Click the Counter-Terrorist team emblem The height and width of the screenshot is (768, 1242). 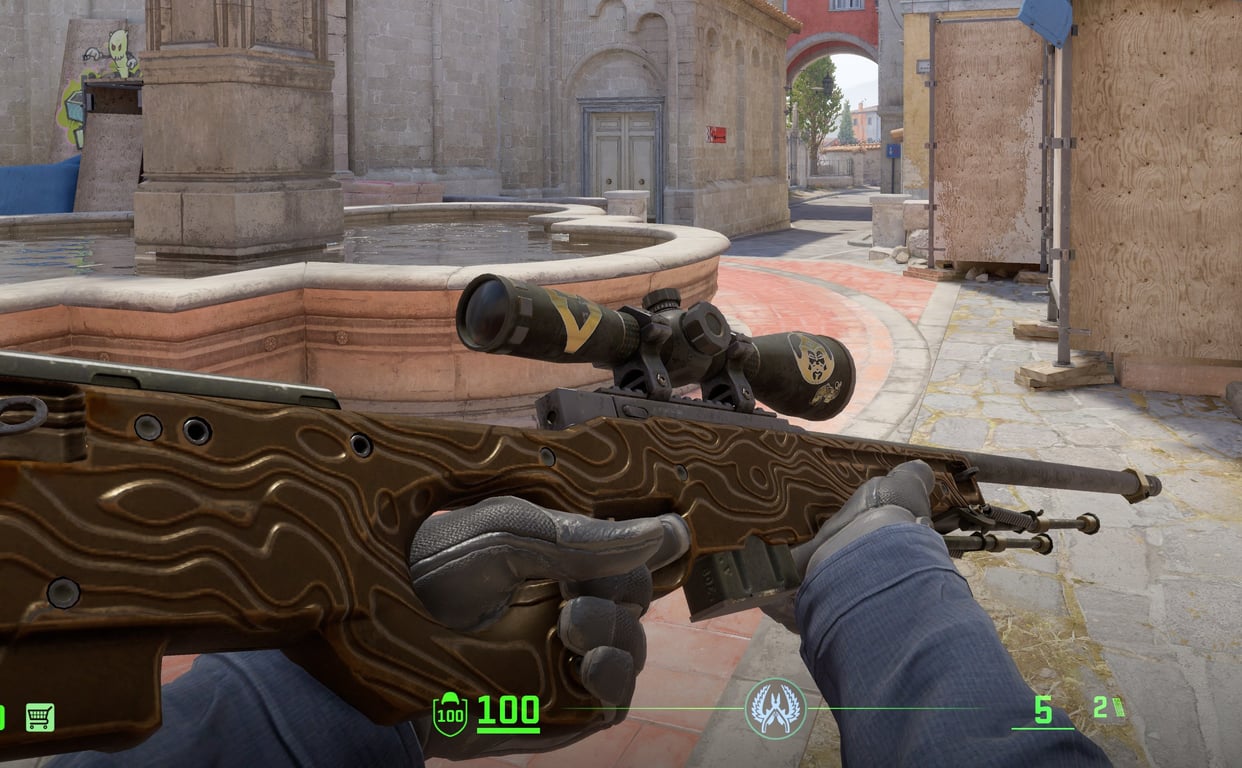tap(775, 708)
